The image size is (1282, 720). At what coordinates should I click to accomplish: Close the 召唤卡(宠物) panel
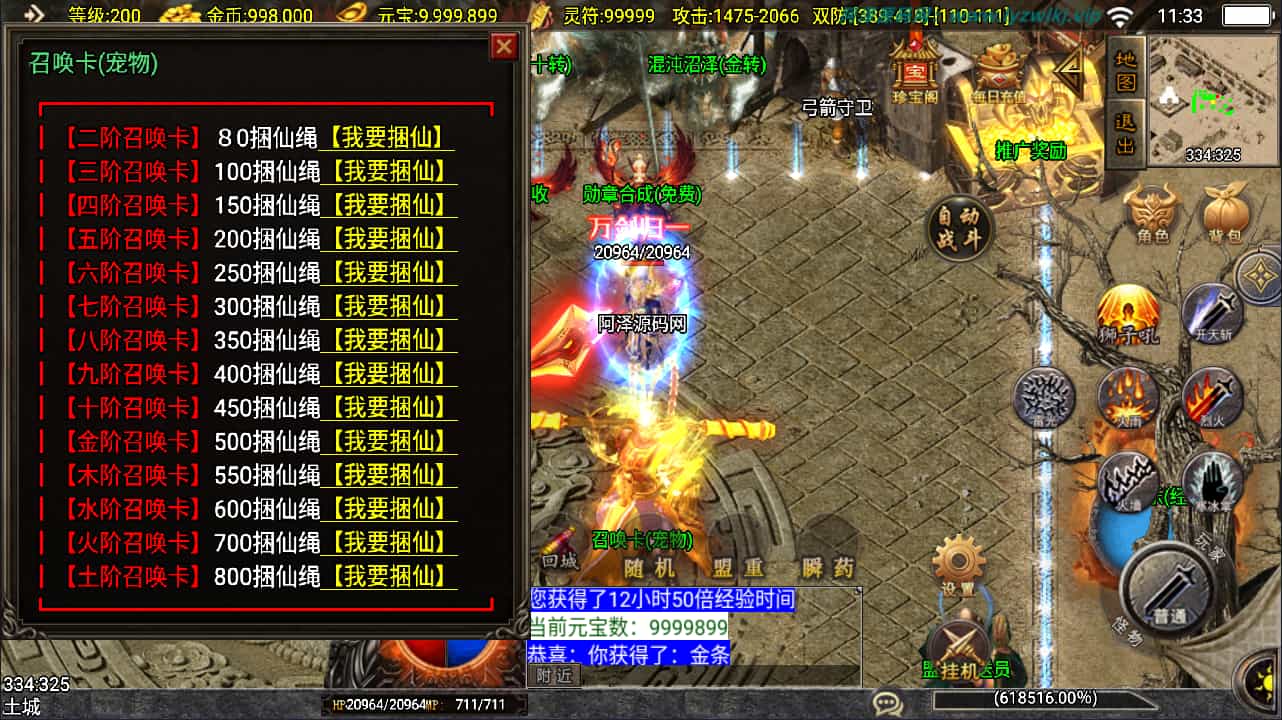point(504,46)
